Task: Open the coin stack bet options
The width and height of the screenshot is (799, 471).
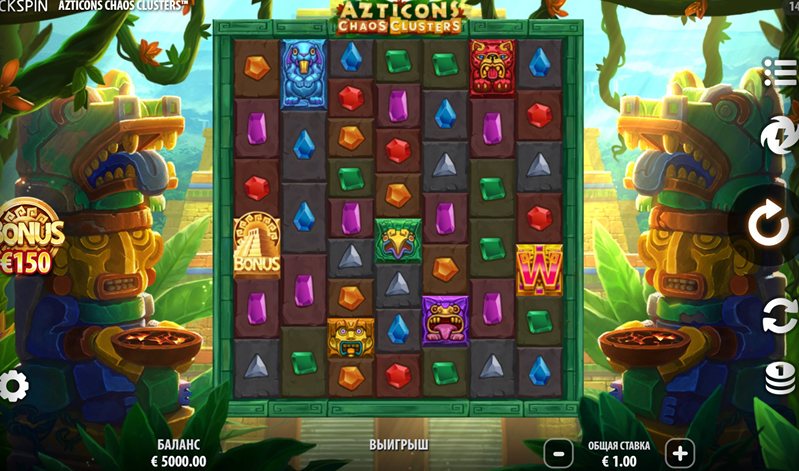Action: click(780, 377)
